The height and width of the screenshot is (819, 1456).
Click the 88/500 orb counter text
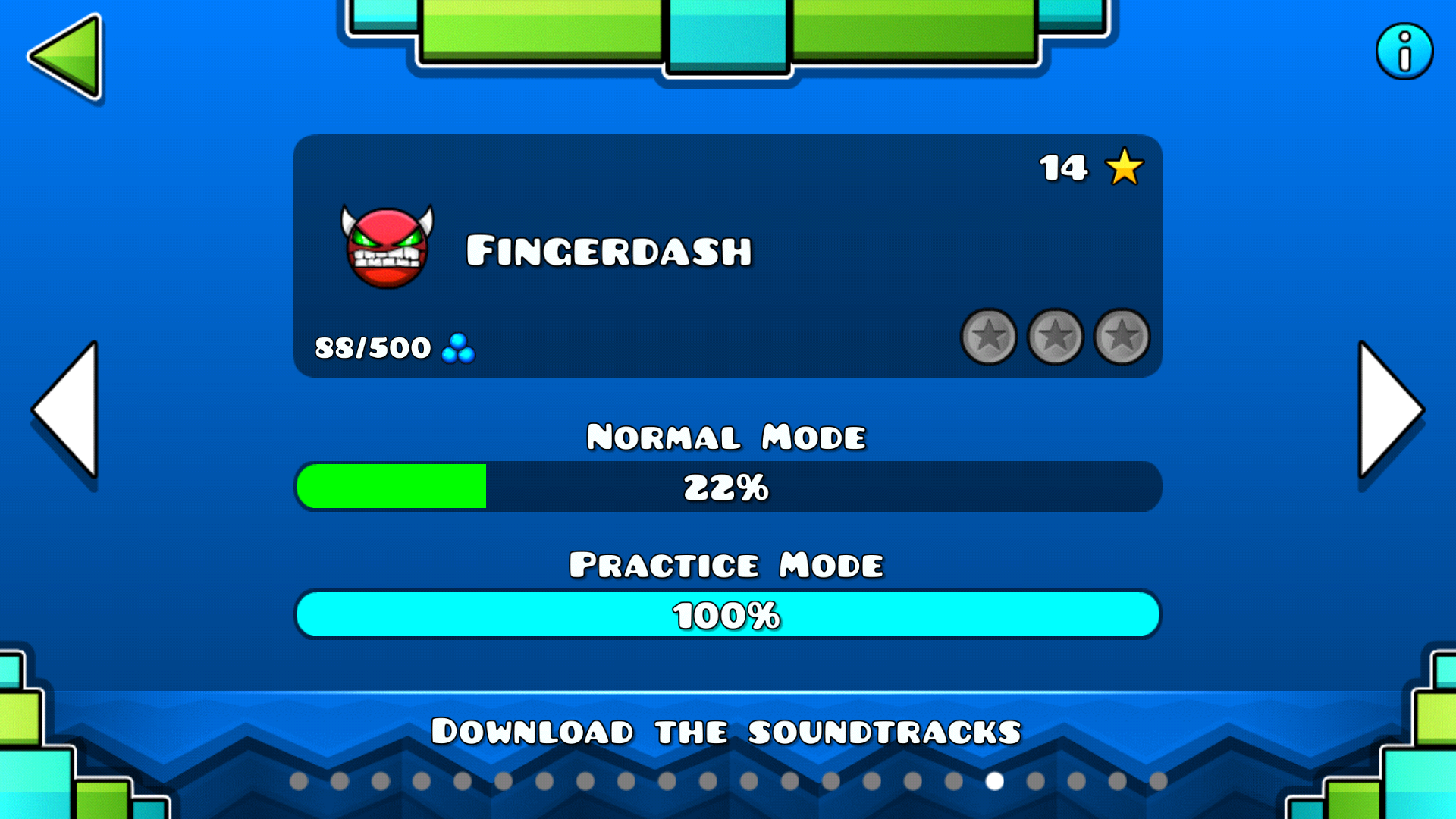click(x=373, y=347)
